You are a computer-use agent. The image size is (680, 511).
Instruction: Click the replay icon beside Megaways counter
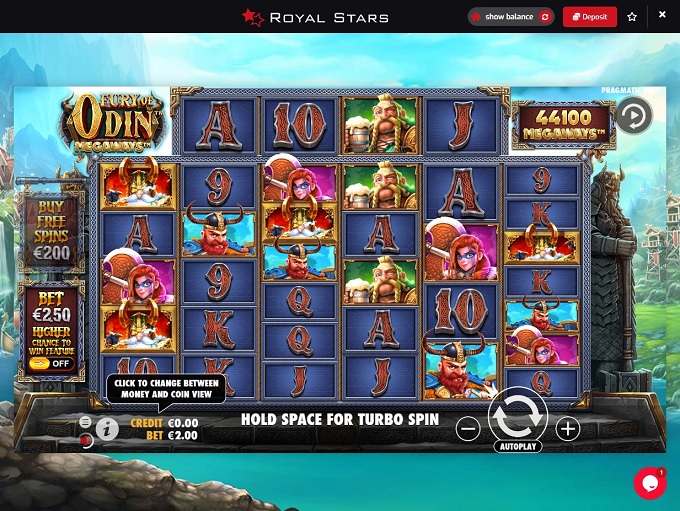tap(632, 116)
